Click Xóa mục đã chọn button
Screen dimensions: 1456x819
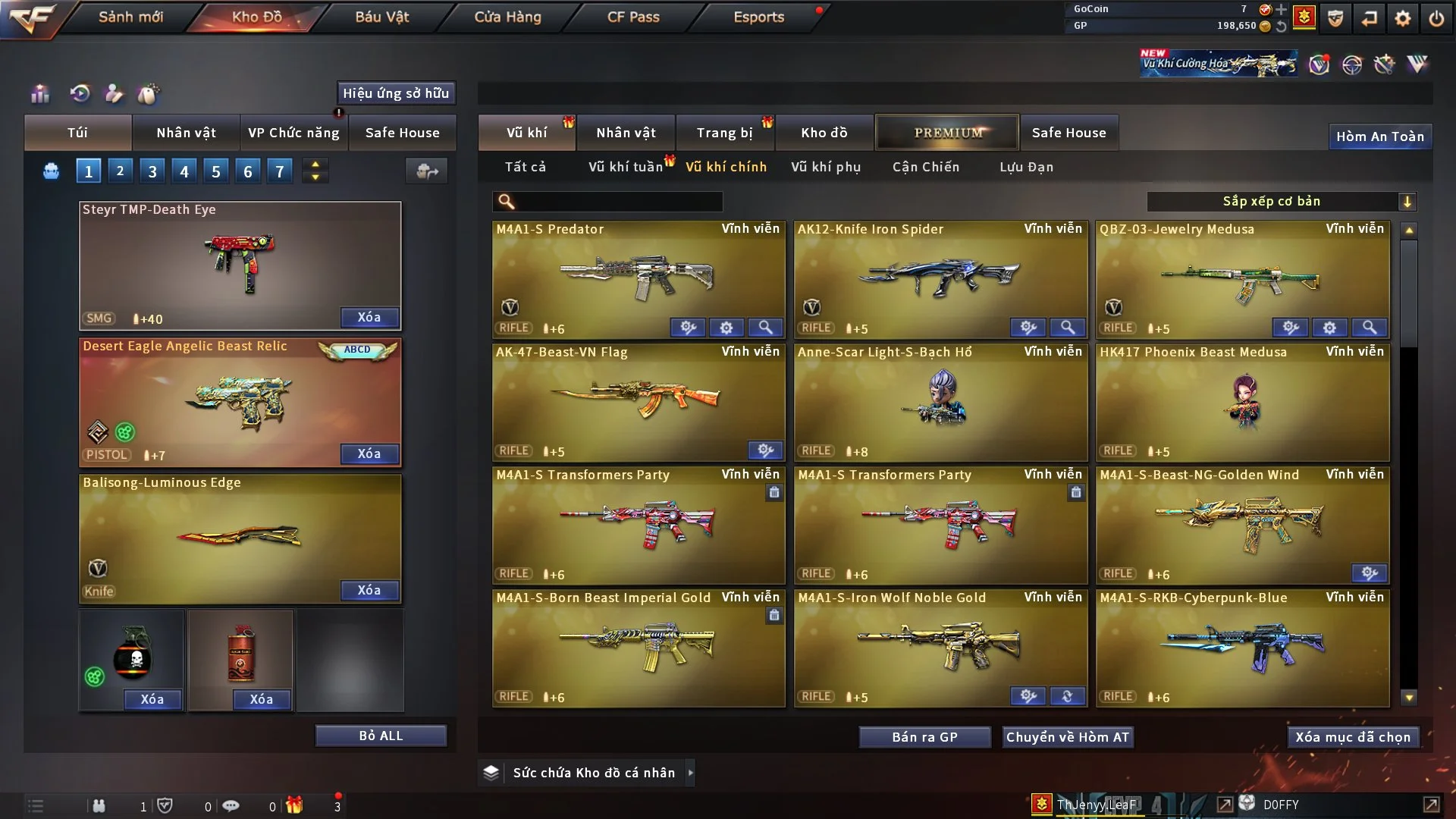point(1353,737)
